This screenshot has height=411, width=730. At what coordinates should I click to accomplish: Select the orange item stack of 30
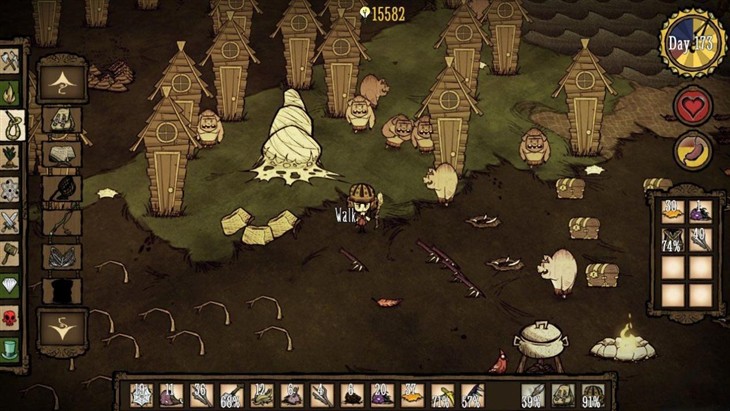(x=672, y=211)
